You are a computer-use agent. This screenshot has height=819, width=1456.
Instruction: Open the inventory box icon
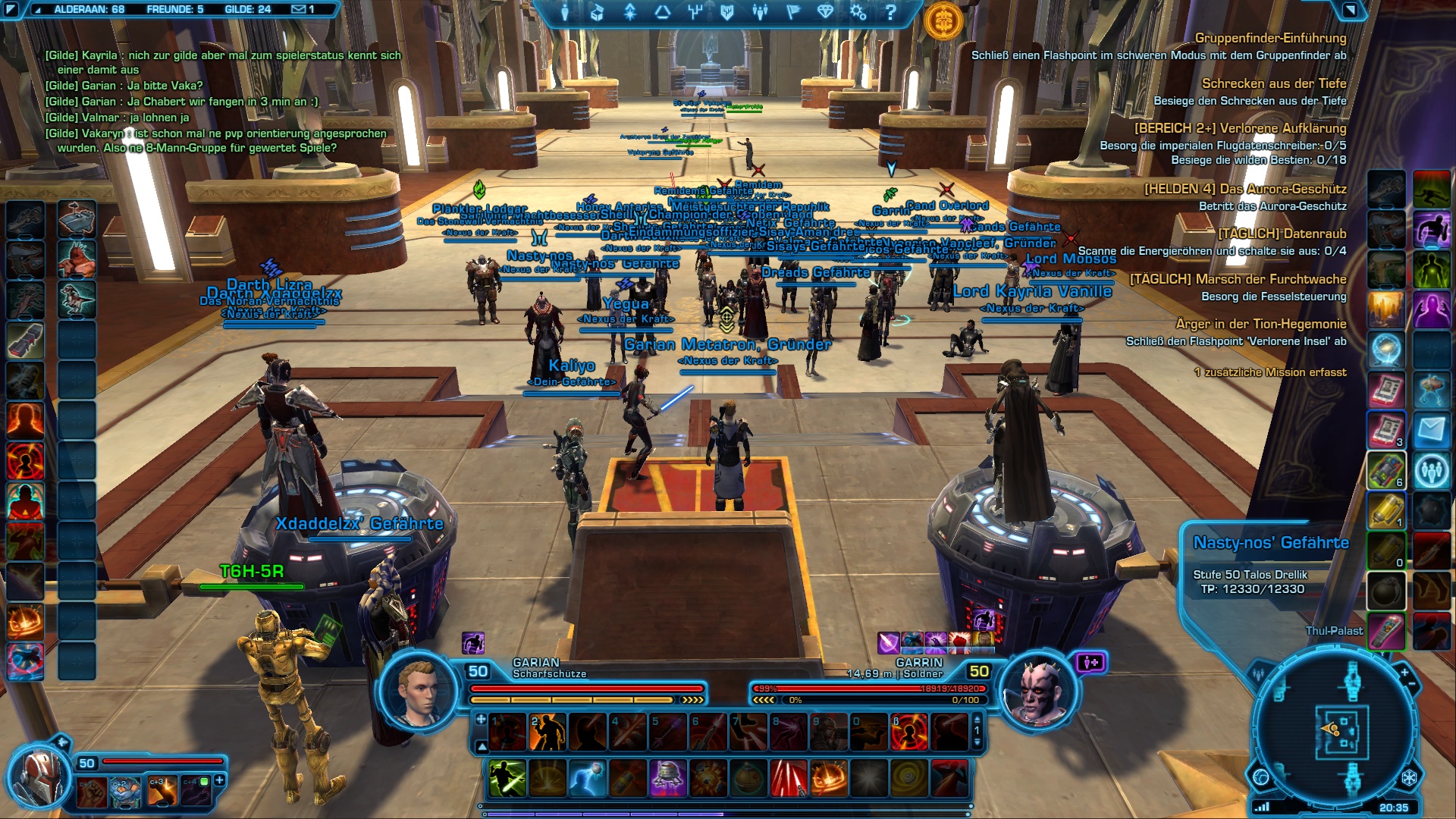[x=597, y=12]
